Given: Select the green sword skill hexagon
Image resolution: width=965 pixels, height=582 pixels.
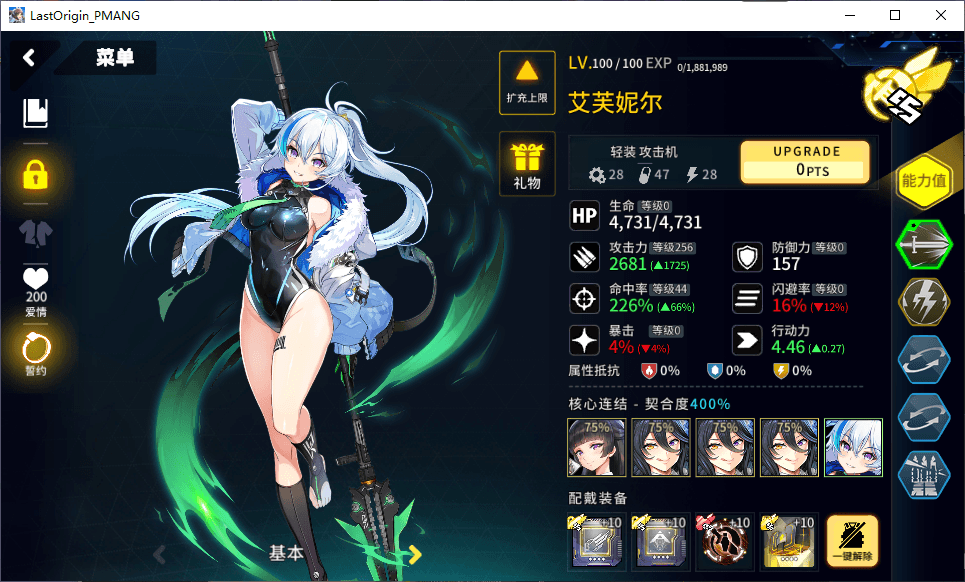Looking at the screenshot, I should (923, 243).
